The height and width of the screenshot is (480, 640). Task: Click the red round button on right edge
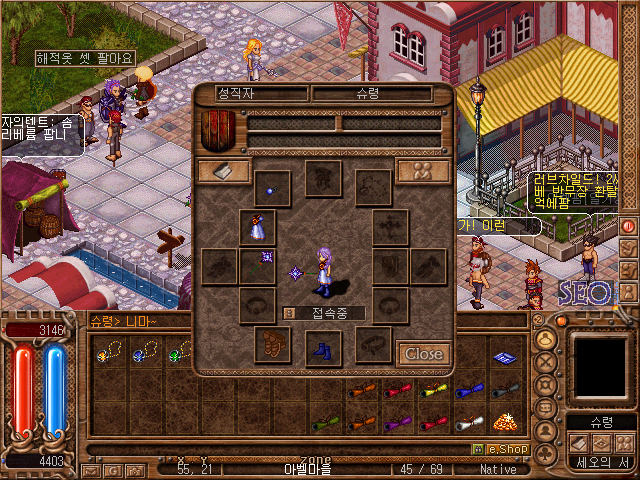pyautogui.click(x=629, y=225)
